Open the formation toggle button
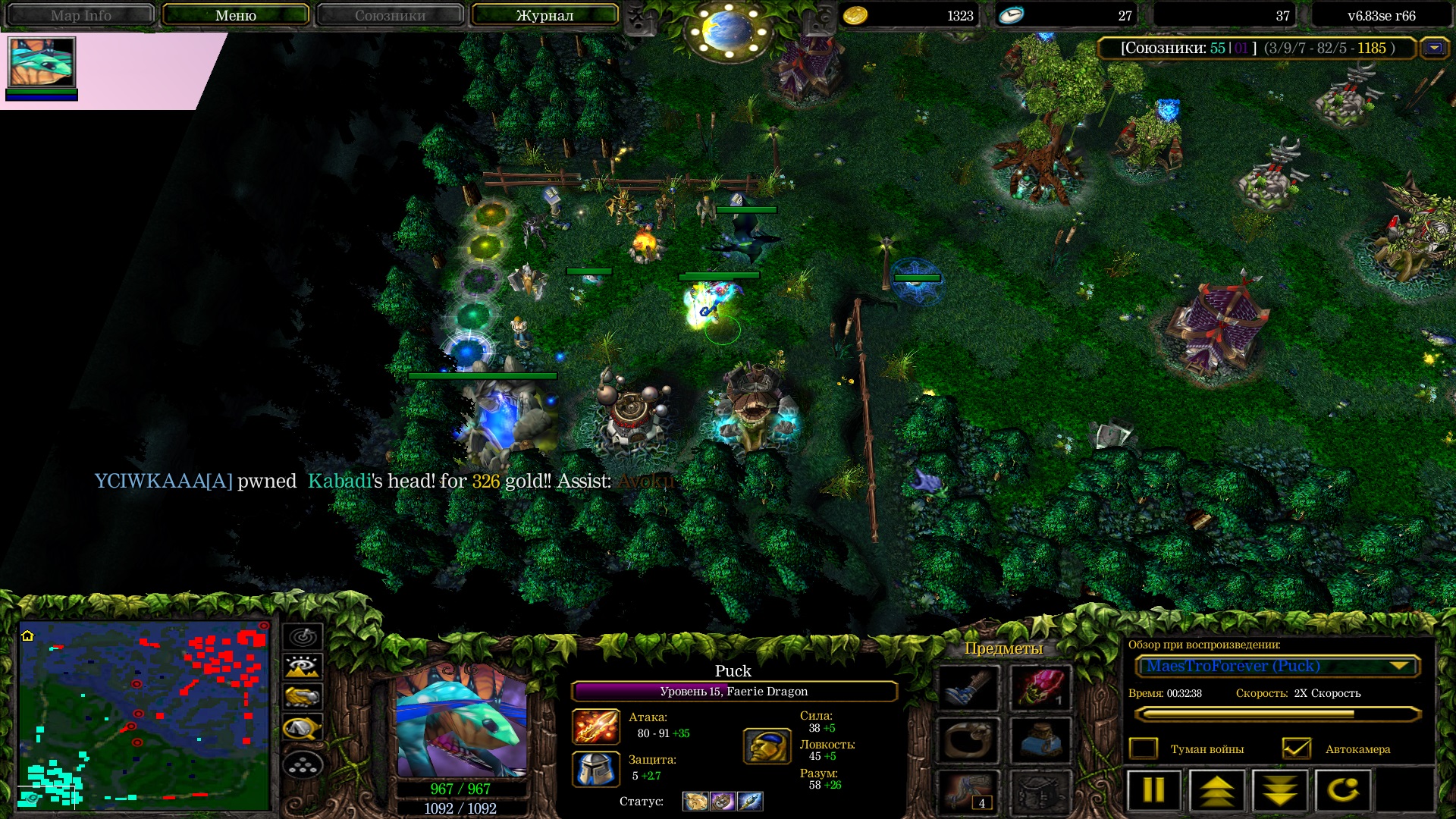This screenshot has width=1456, height=819. (x=303, y=765)
